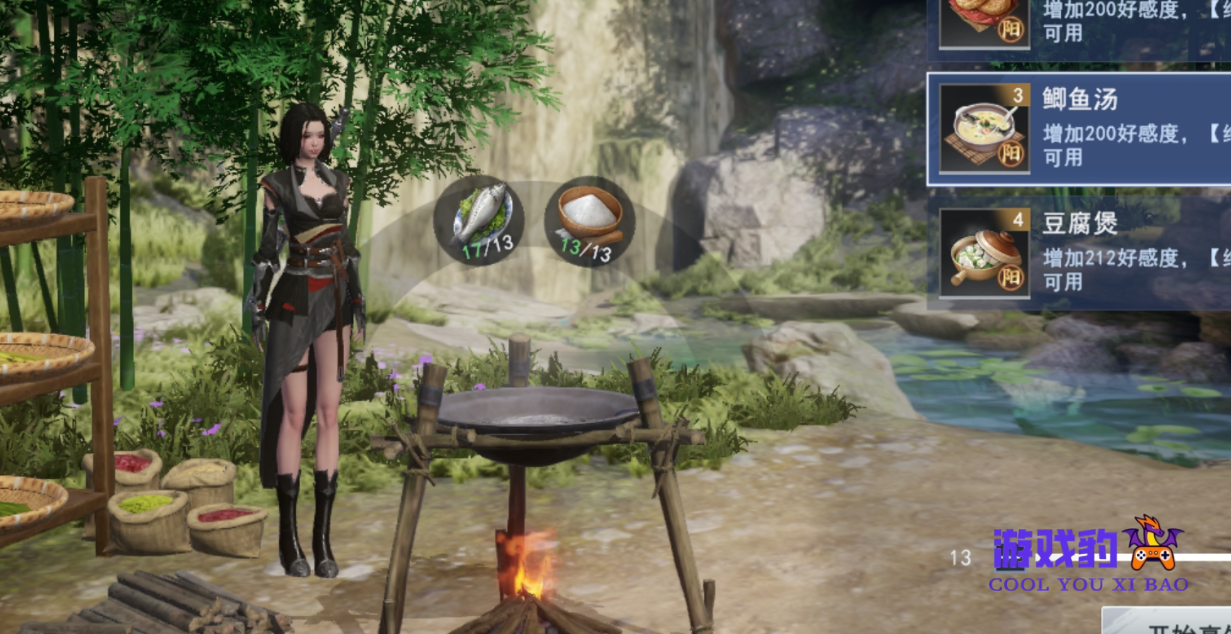Click the fish ingredient icon
Image resolution: width=1231 pixels, height=634 pixels.
pos(479,221)
